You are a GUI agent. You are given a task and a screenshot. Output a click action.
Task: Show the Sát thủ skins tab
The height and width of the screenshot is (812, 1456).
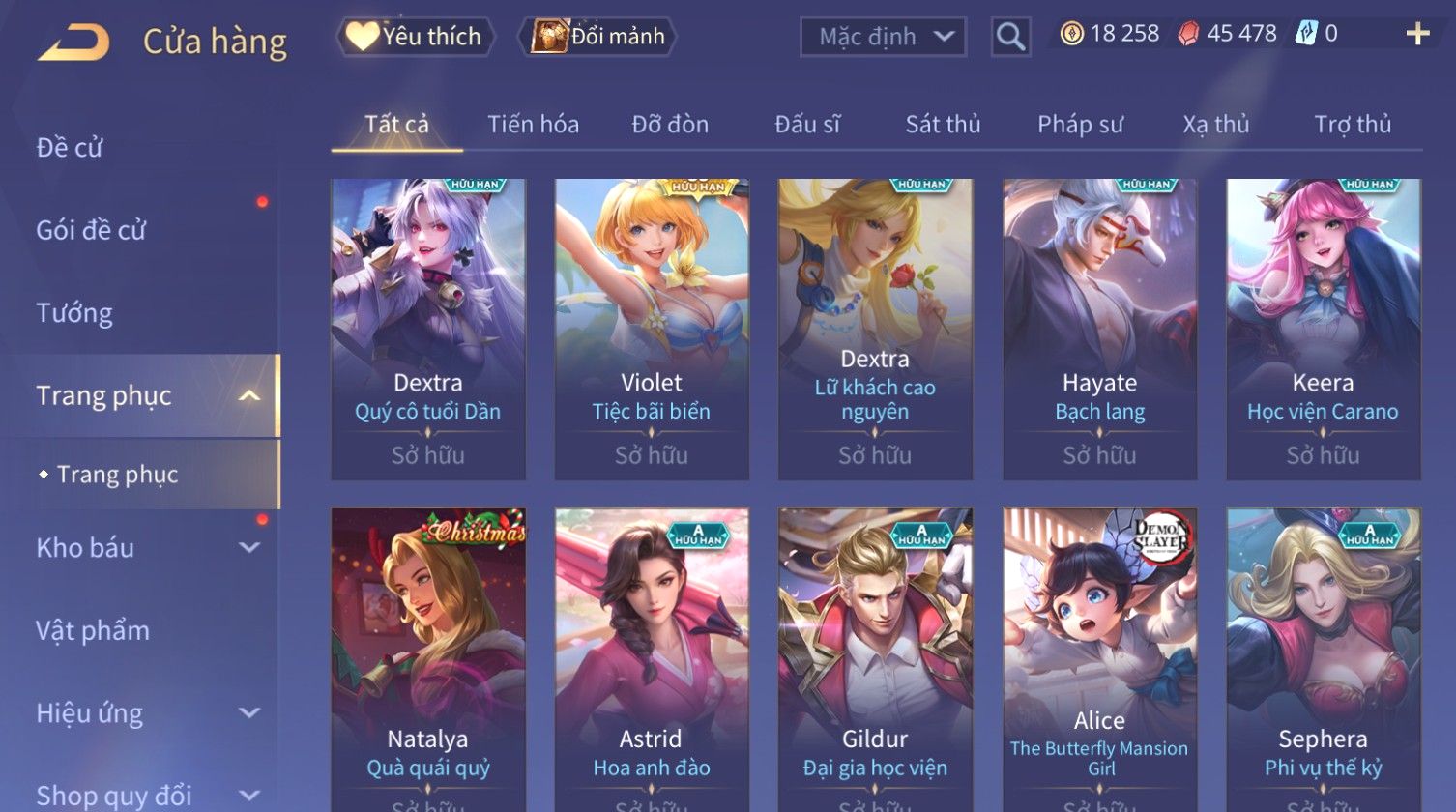(943, 125)
